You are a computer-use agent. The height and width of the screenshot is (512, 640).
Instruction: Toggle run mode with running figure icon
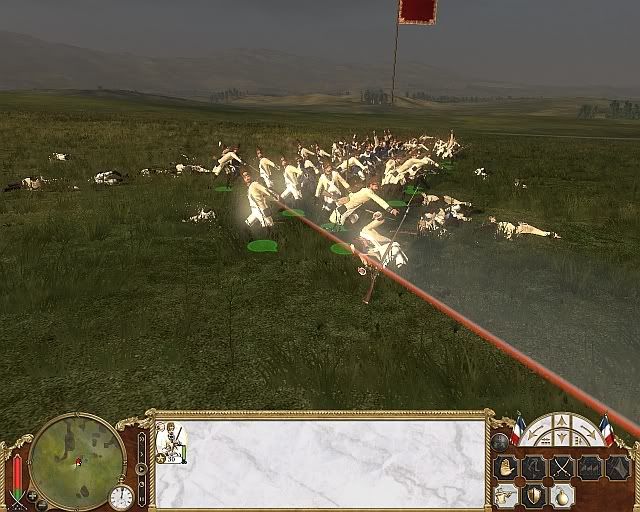(x=534, y=467)
